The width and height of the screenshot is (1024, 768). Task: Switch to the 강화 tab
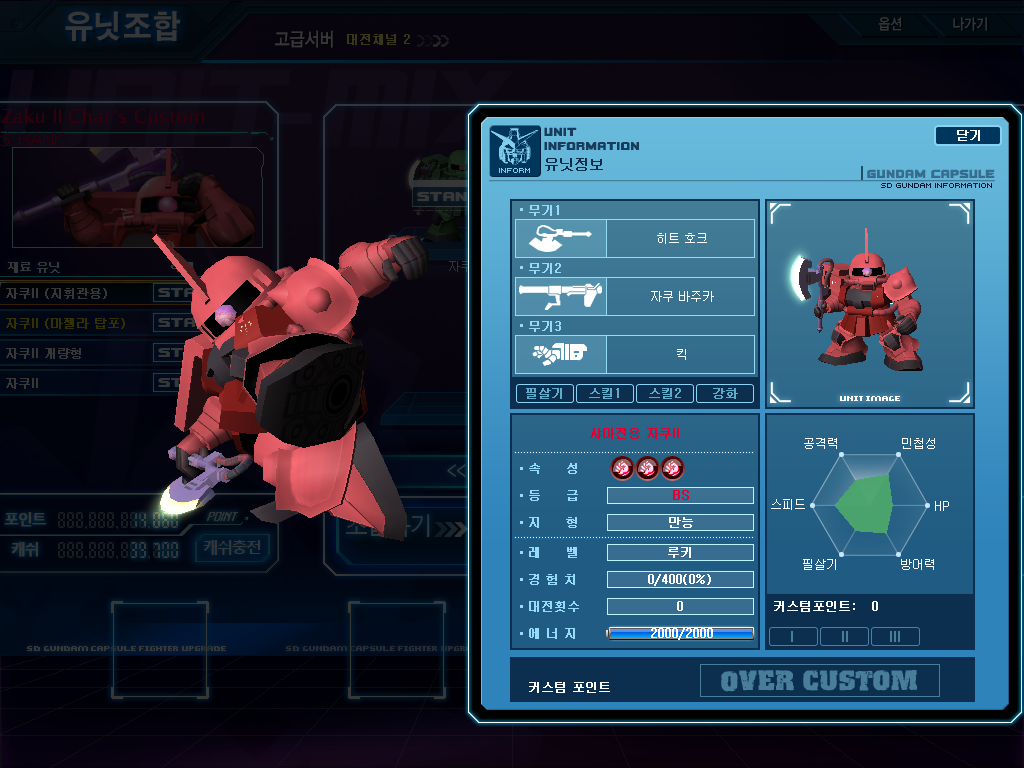(x=724, y=393)
